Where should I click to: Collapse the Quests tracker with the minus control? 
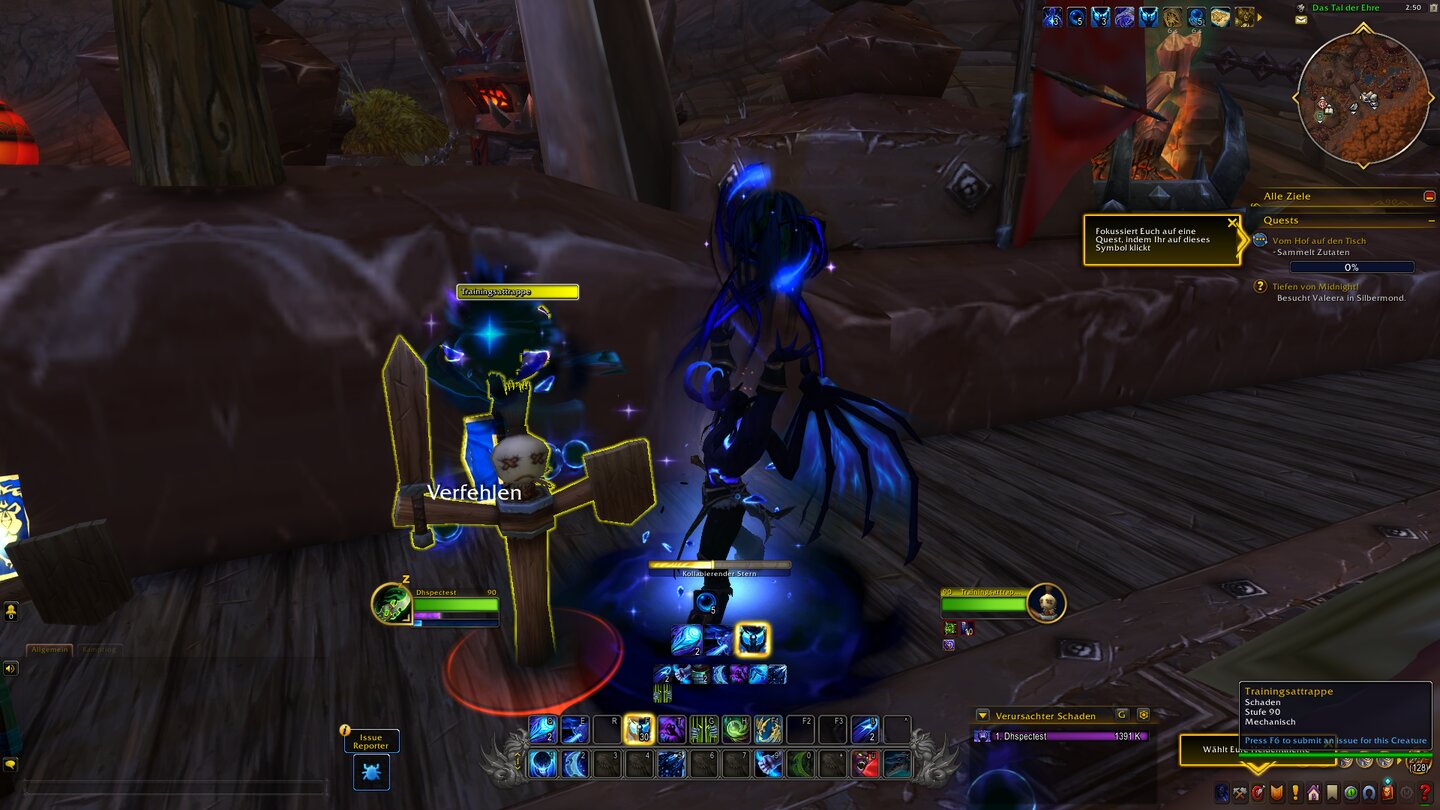[1431, 221]
